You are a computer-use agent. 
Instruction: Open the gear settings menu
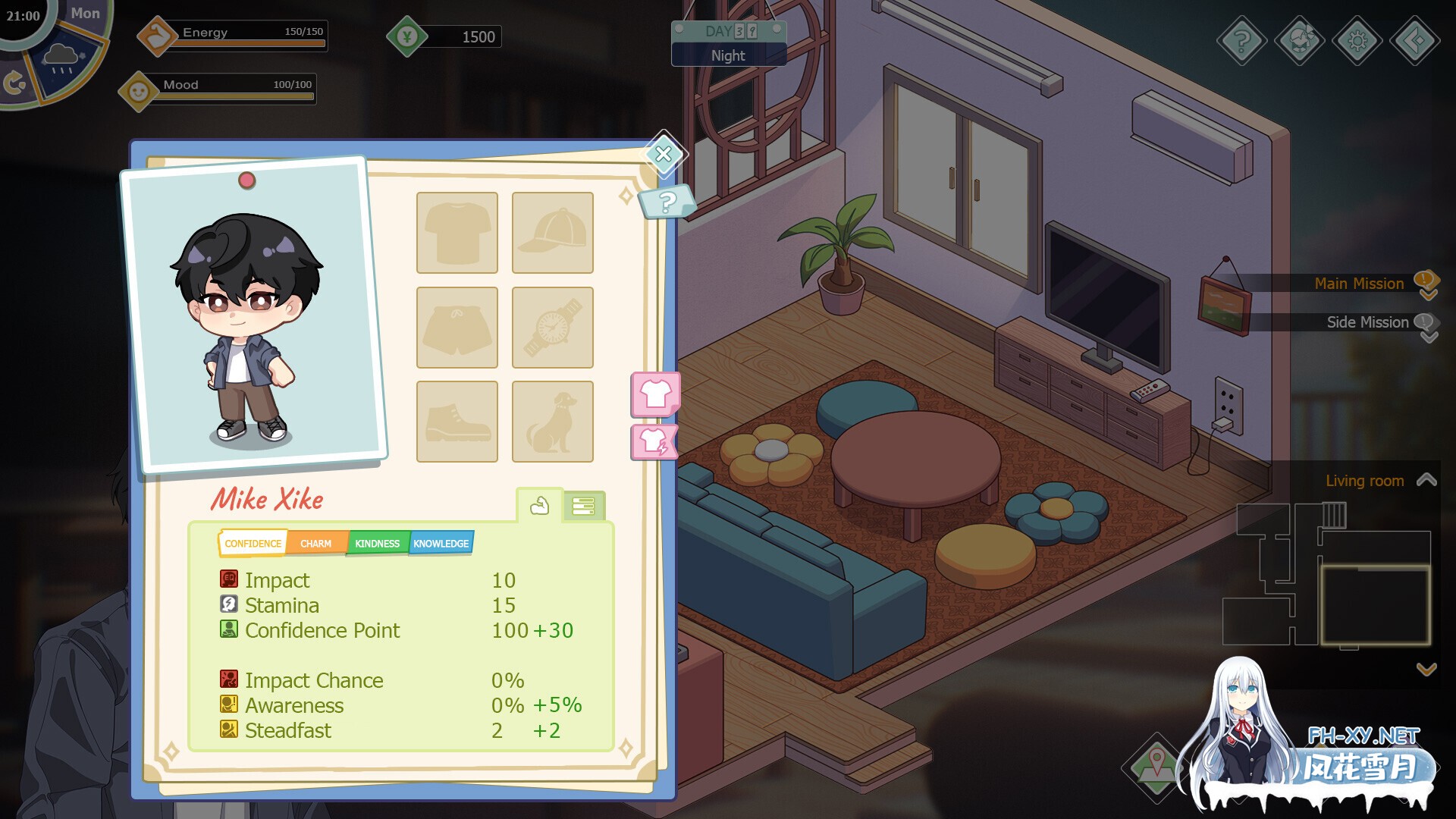[x=1357, y=40]
